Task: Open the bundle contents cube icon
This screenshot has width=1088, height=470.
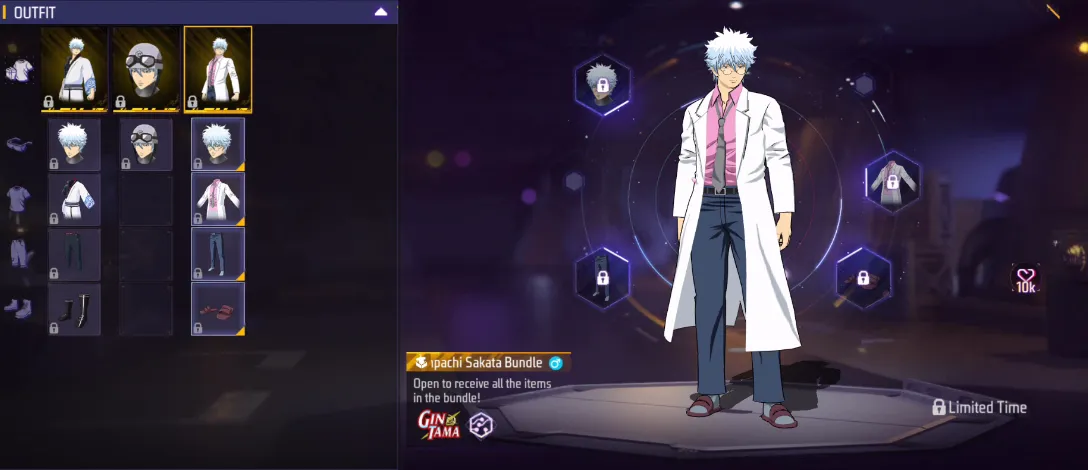Action: [481, 424]
